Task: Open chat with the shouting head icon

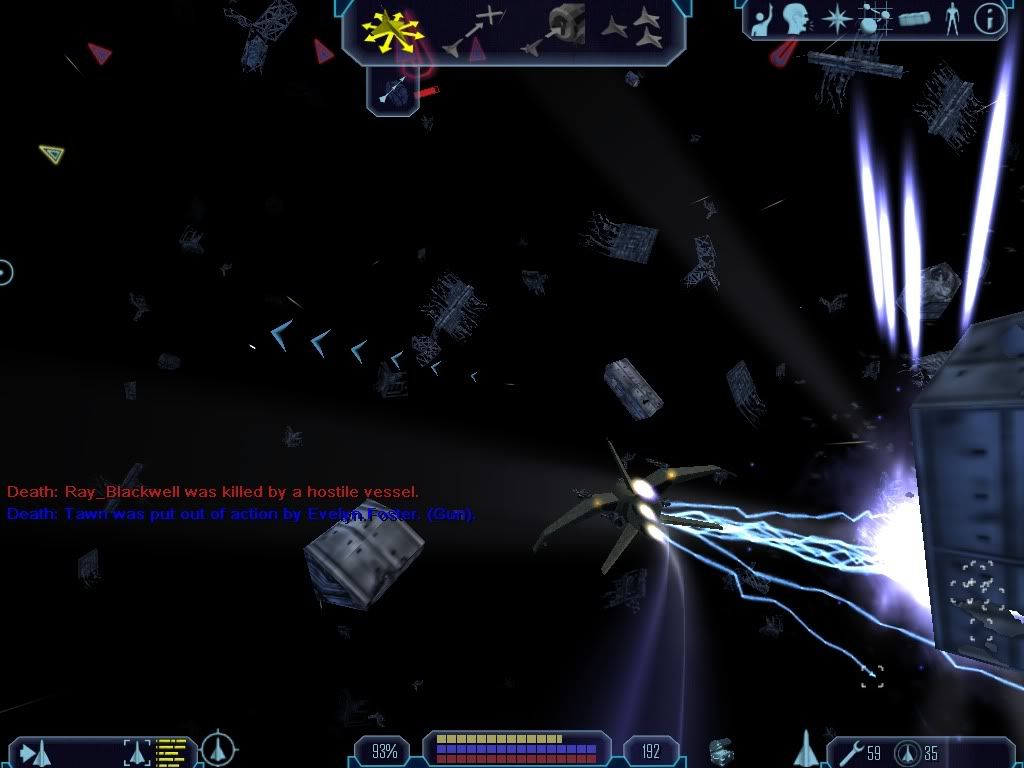Action: 796,19
